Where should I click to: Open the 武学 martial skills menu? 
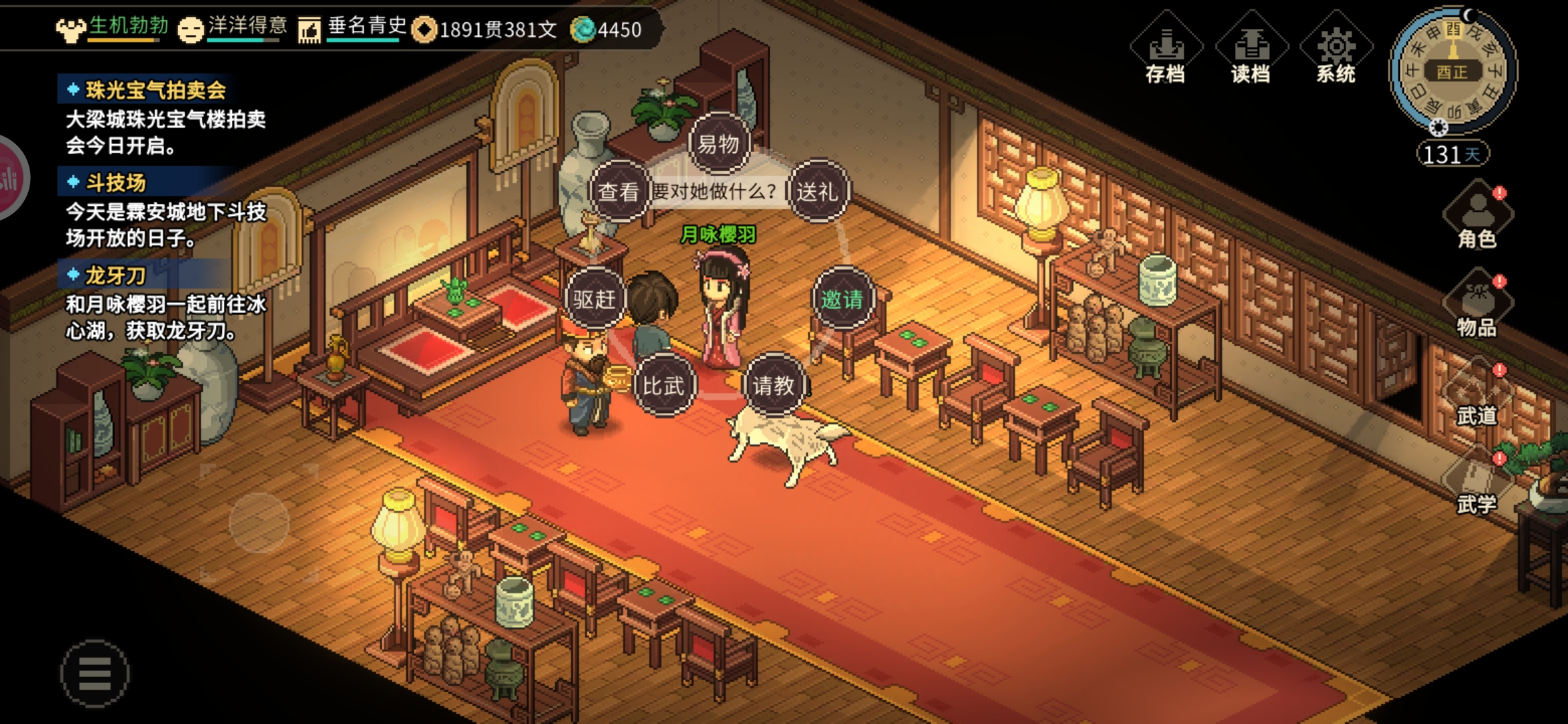1478,484
